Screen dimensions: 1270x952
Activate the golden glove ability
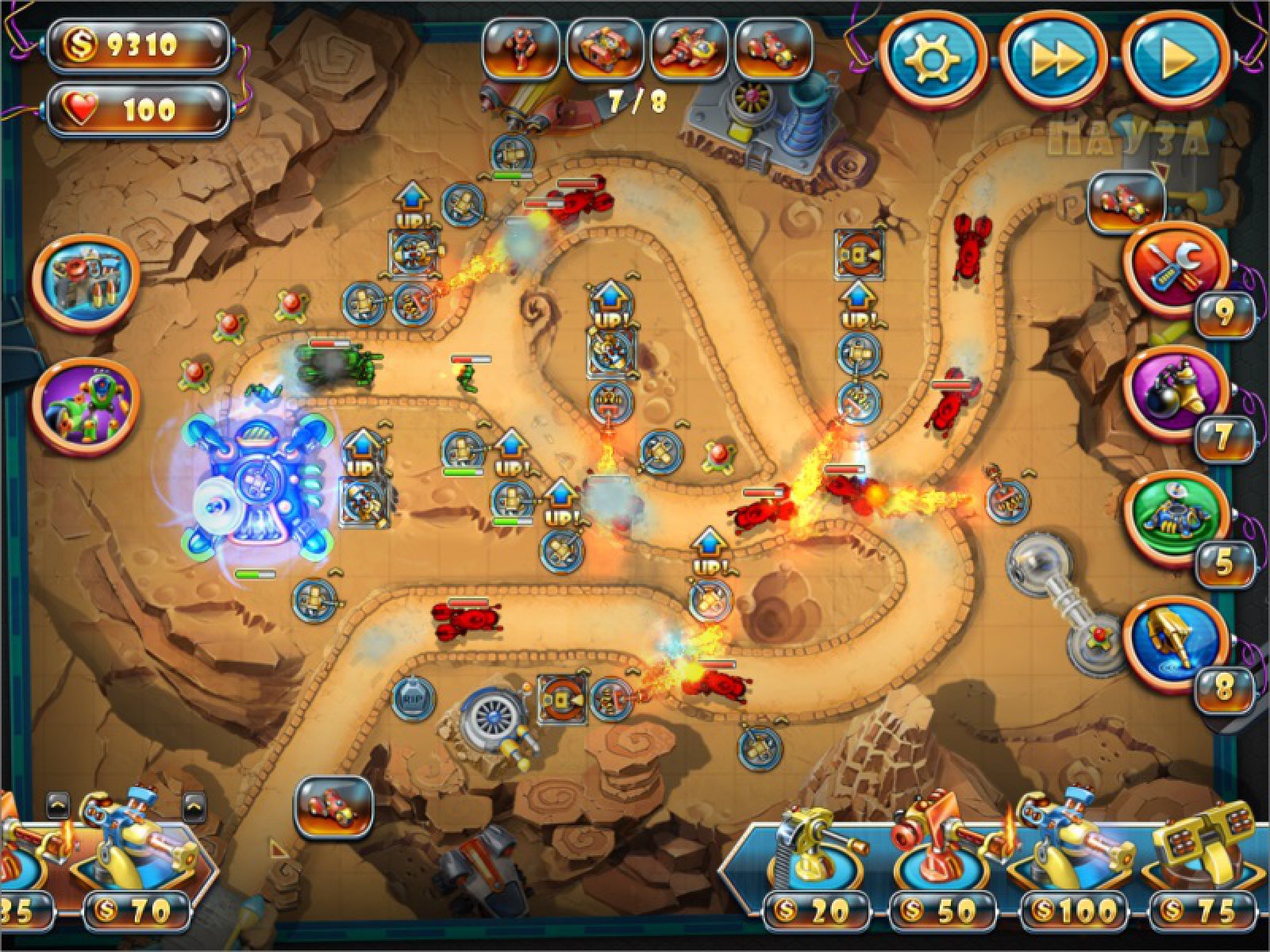coord(1176,643)
